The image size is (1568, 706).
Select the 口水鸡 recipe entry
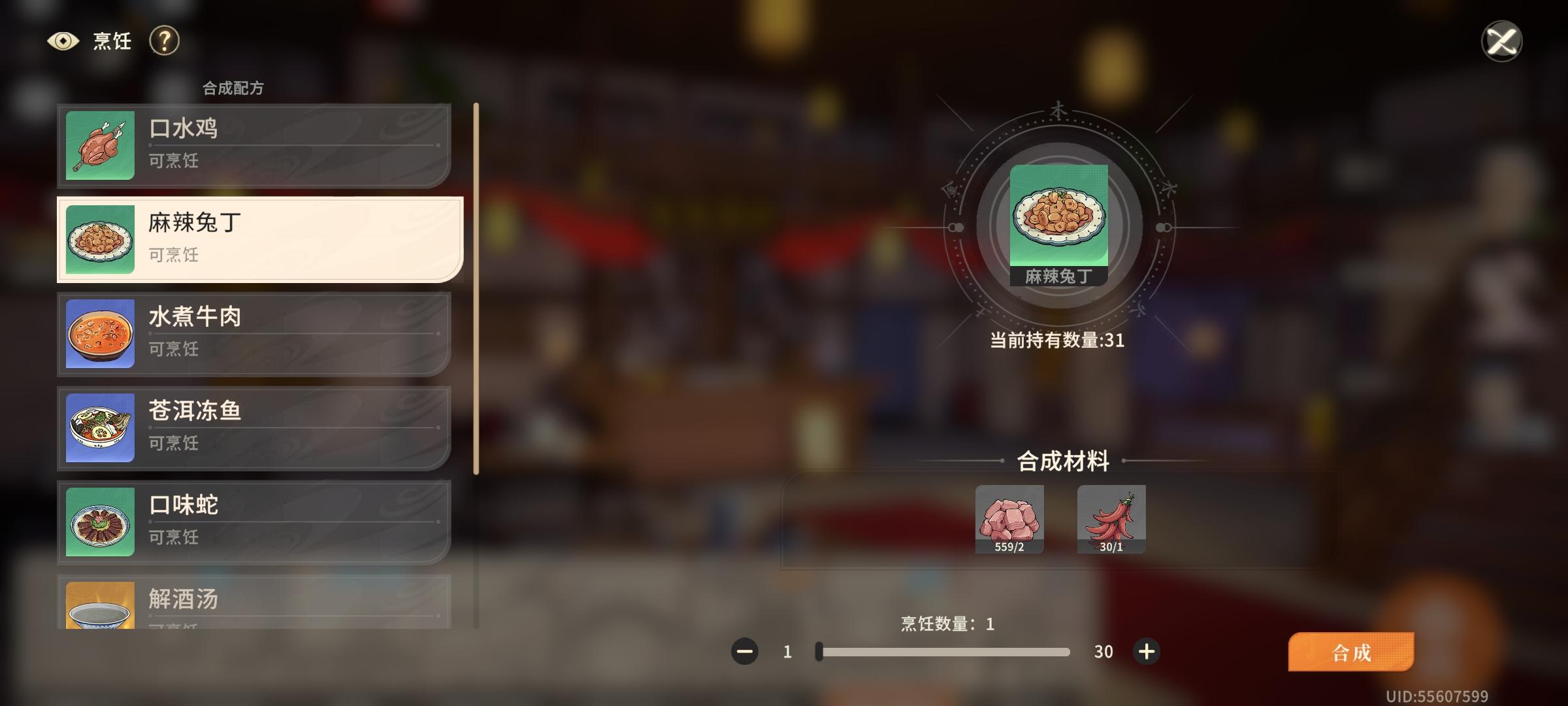tap(255, 146)
